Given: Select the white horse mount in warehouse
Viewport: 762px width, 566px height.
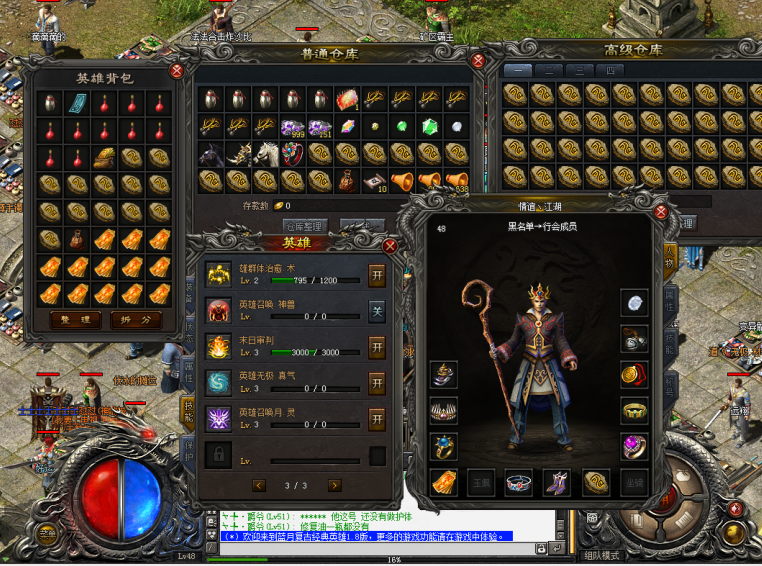Looking at the screenshot, I should click(265, 153).
